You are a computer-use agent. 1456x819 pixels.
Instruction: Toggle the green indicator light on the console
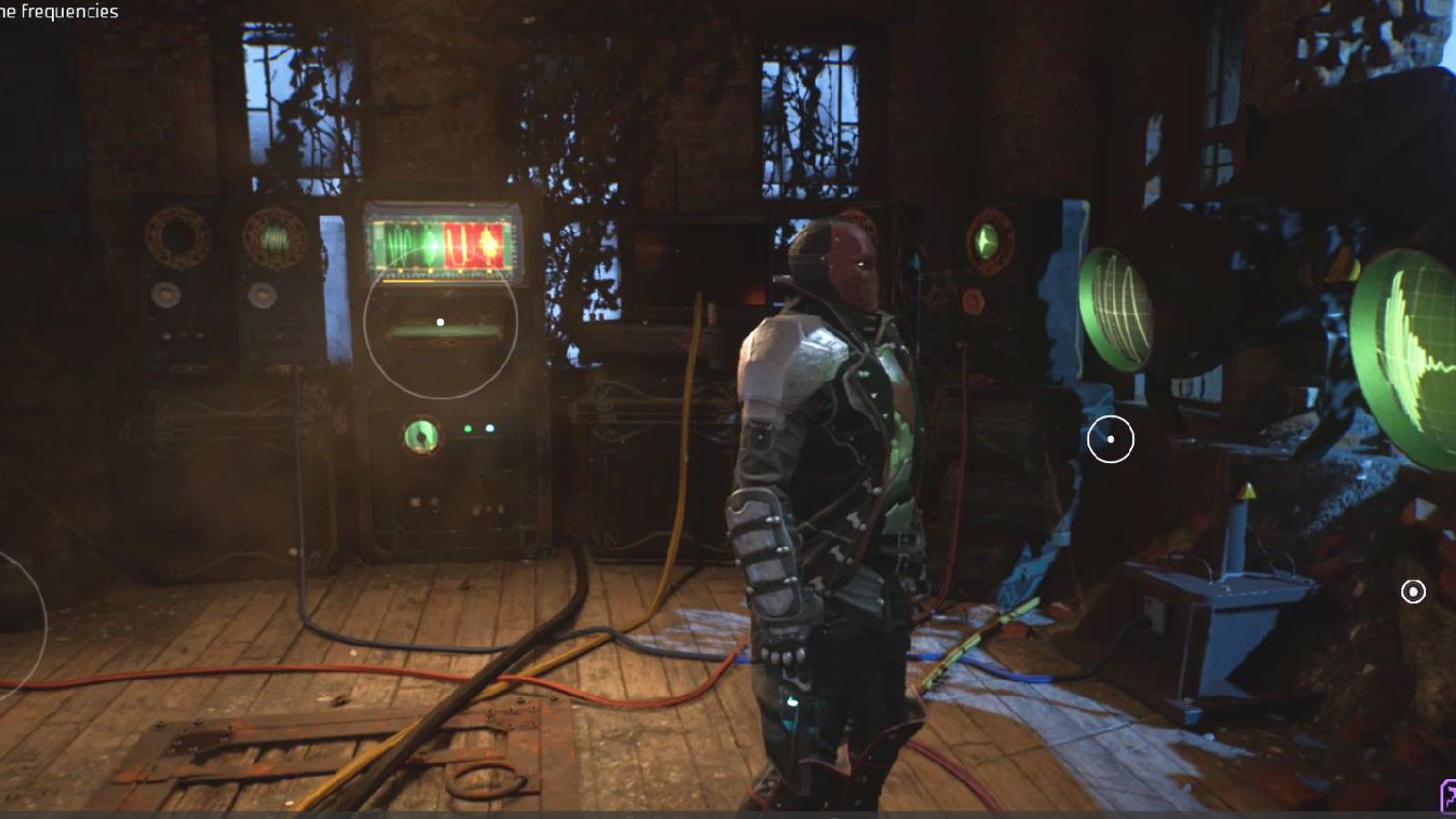point(467,428)
